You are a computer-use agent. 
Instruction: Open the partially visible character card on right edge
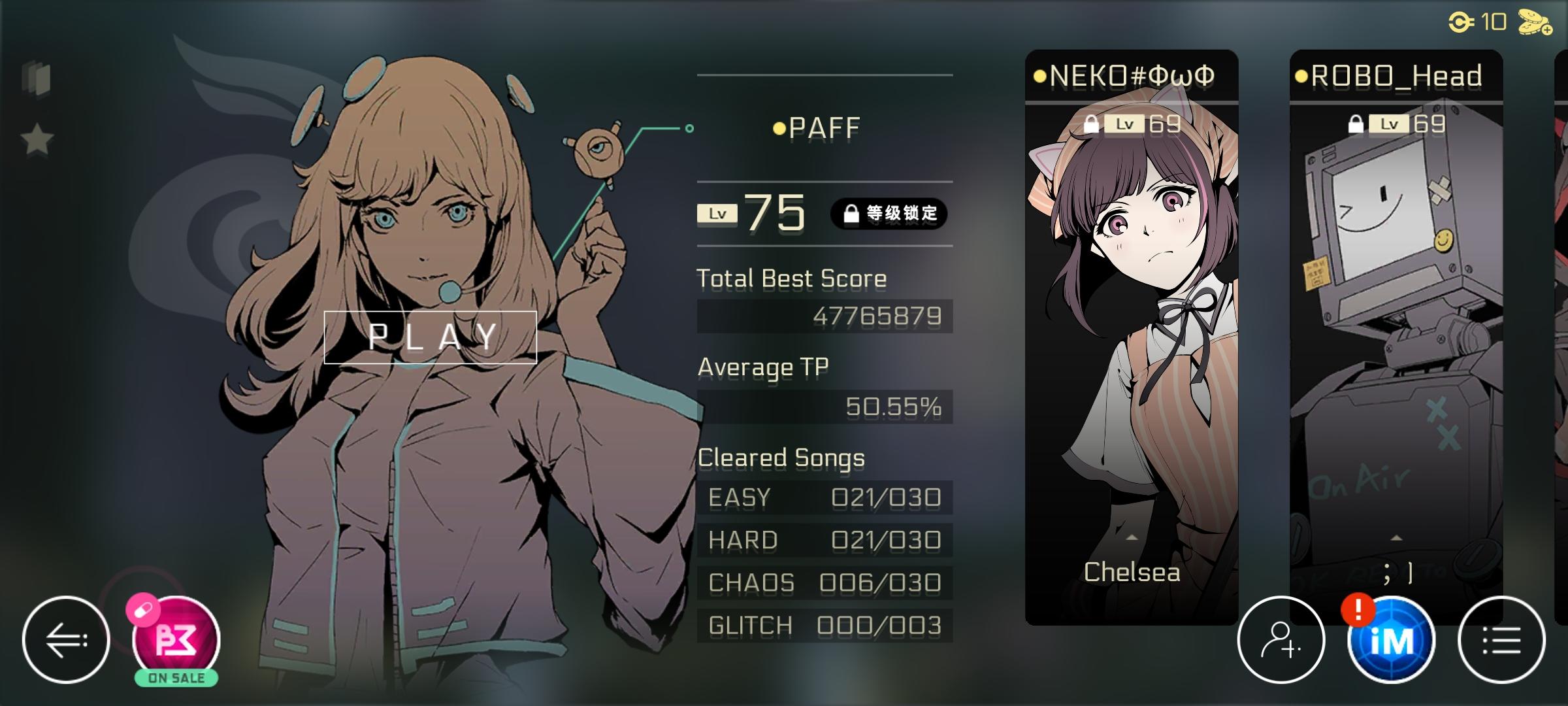click(1560, 294)
